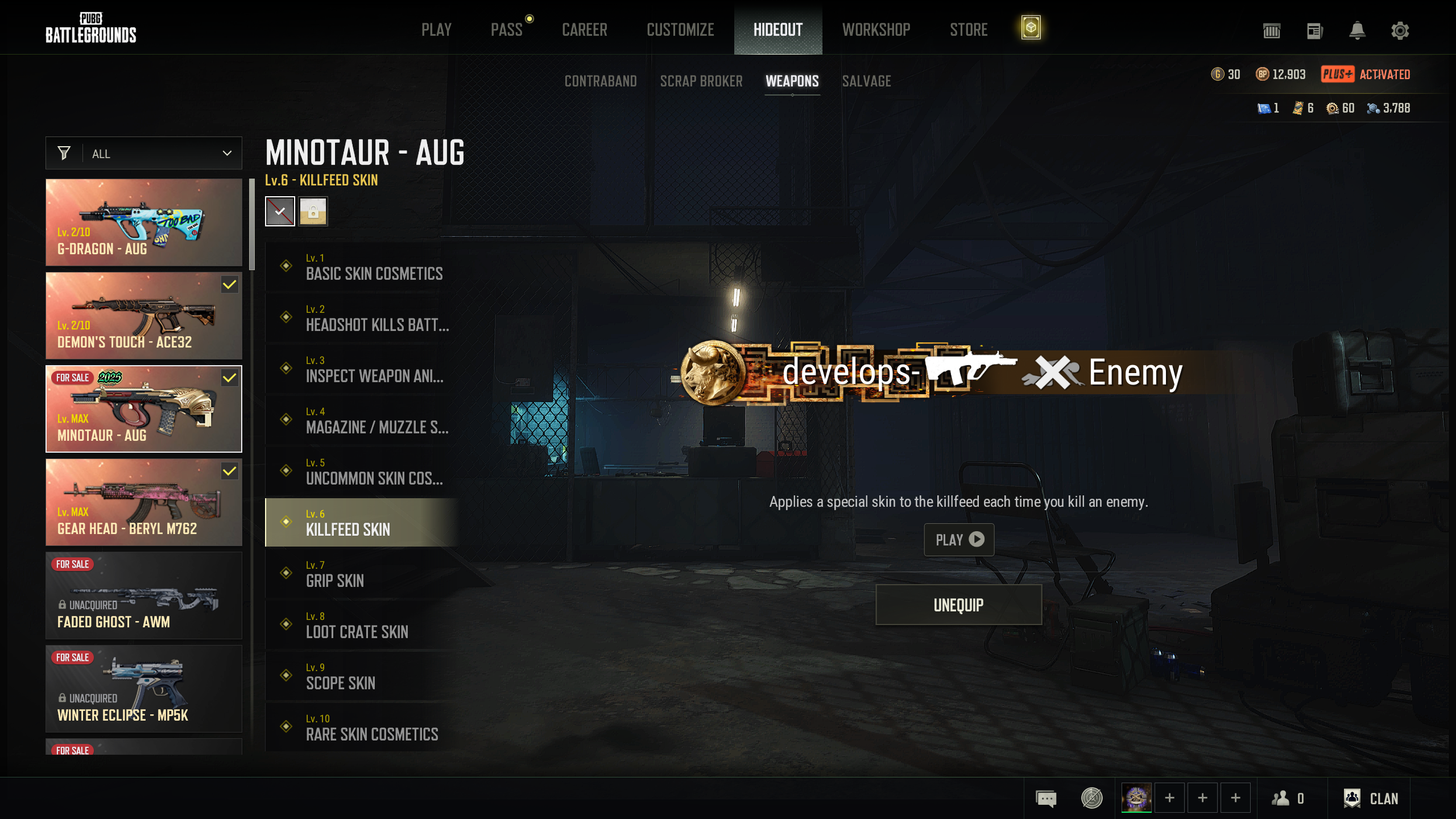The height and width of the screenshot is (819, 1456).
Task: Select Lv. 1 Basic Skin Cosmetics row
Action: (x=362, y=267)
